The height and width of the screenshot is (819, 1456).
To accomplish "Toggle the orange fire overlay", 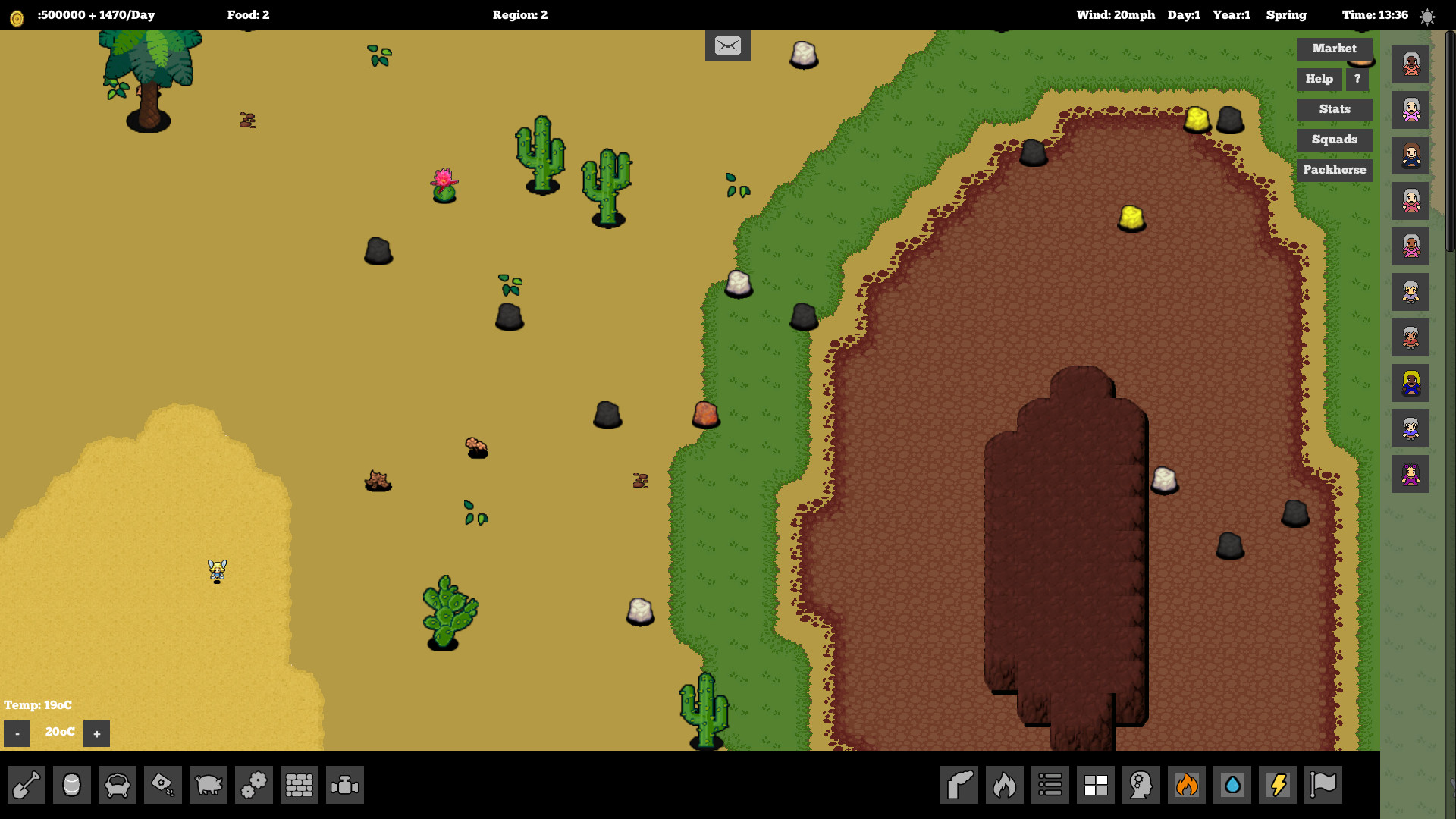I will (1187, 785).
